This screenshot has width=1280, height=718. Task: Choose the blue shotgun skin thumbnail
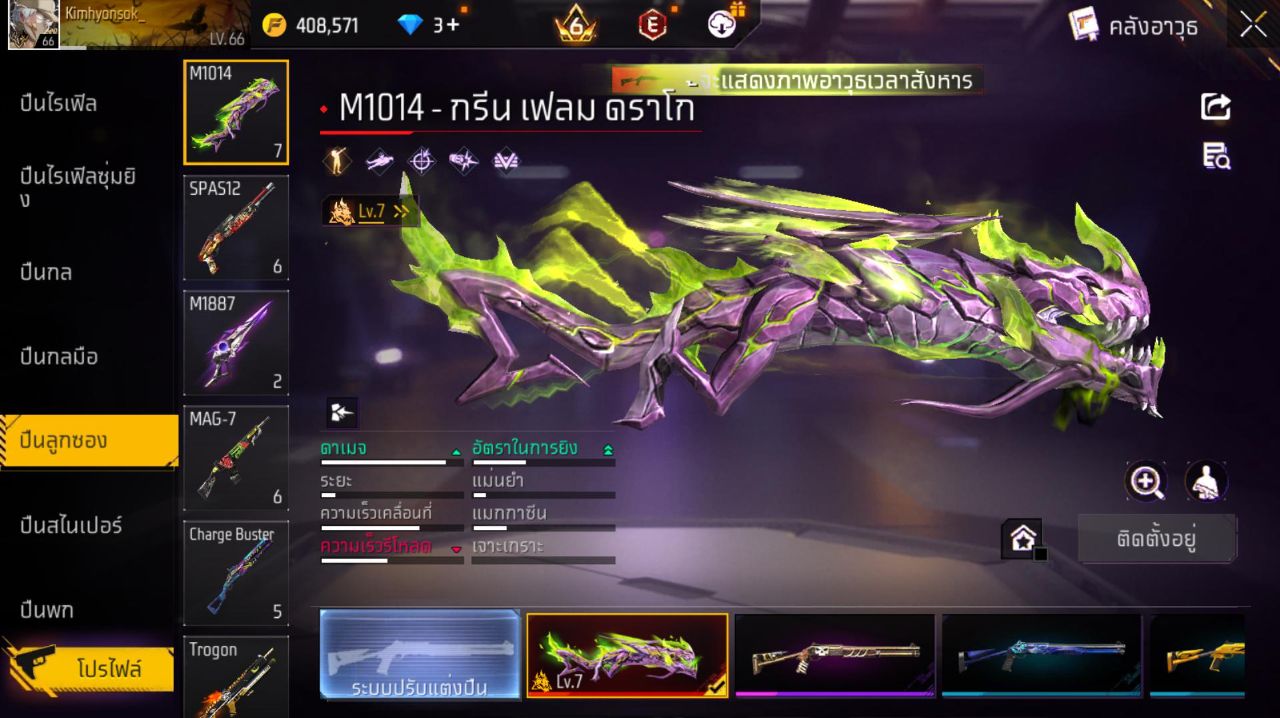1041,655
